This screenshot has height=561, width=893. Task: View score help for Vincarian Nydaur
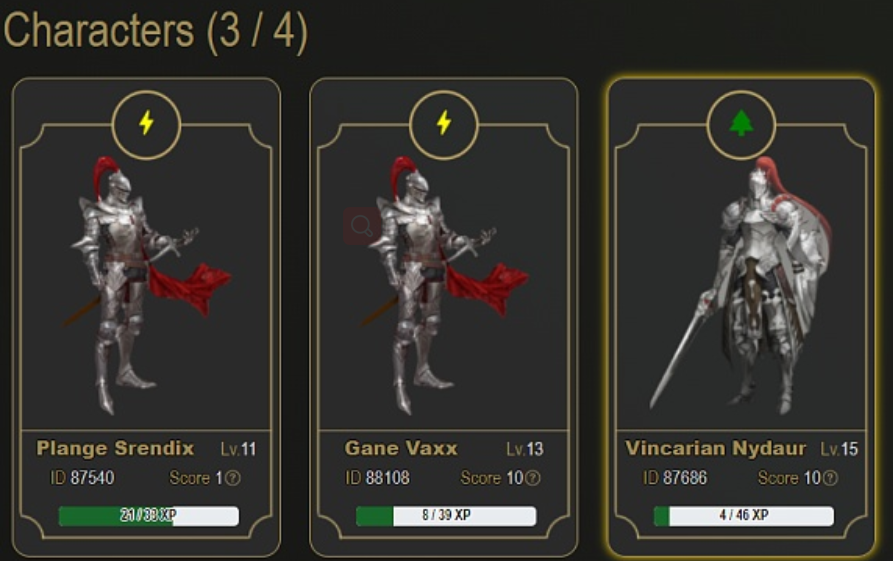tap(830, 478)
